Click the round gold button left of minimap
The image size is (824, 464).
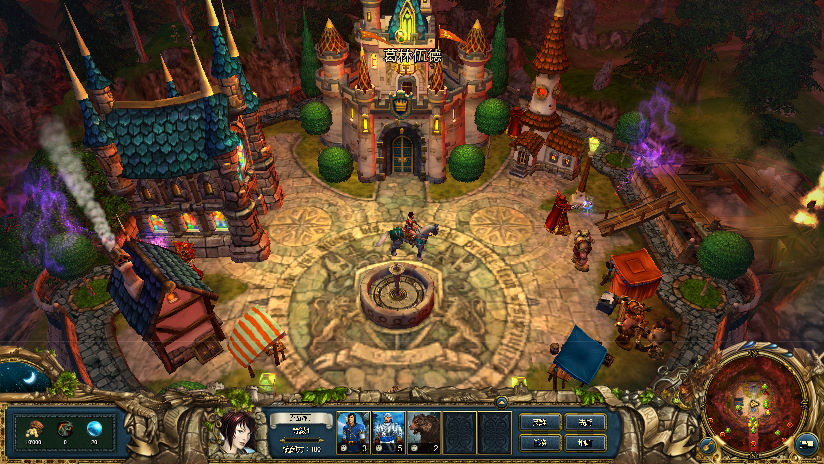(708, 443)
